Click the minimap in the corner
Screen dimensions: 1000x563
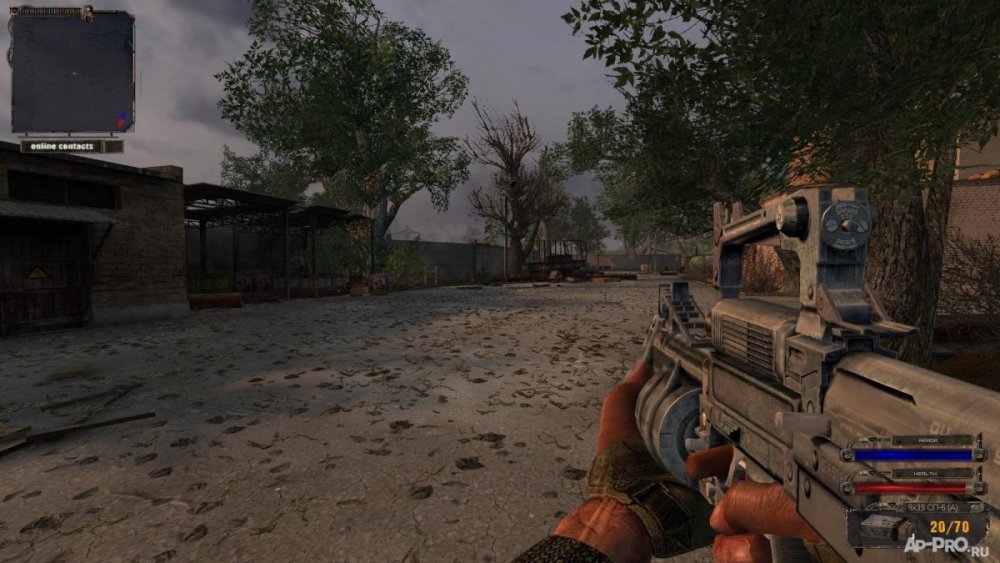(72, 72)
